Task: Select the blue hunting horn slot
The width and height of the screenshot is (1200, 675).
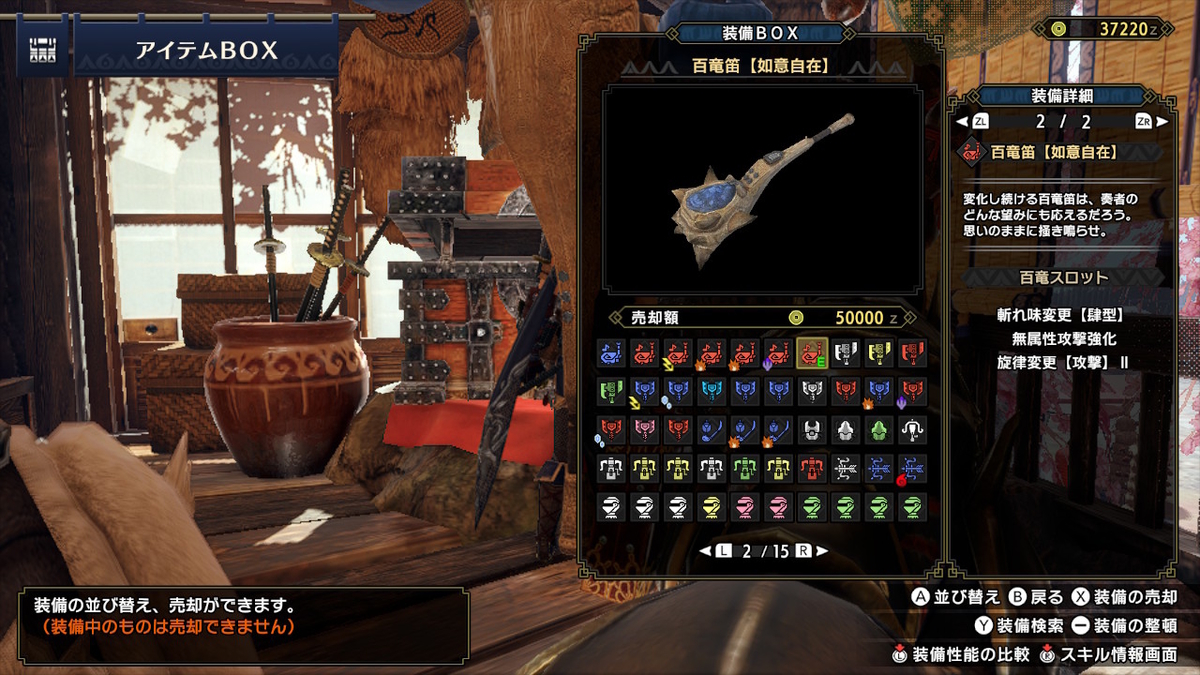Action: tap(611, 353)
